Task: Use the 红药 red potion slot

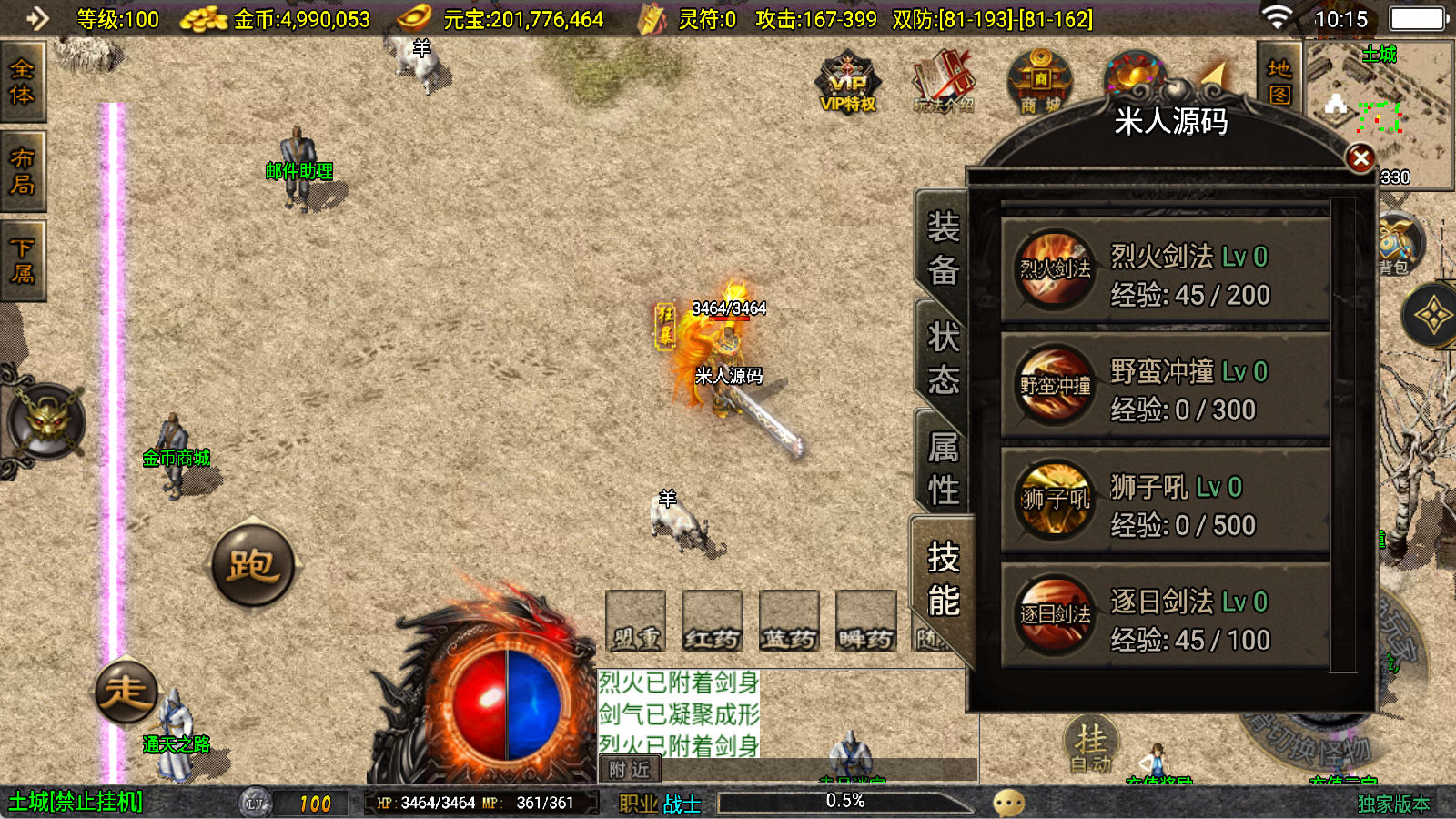Action: 713,621
